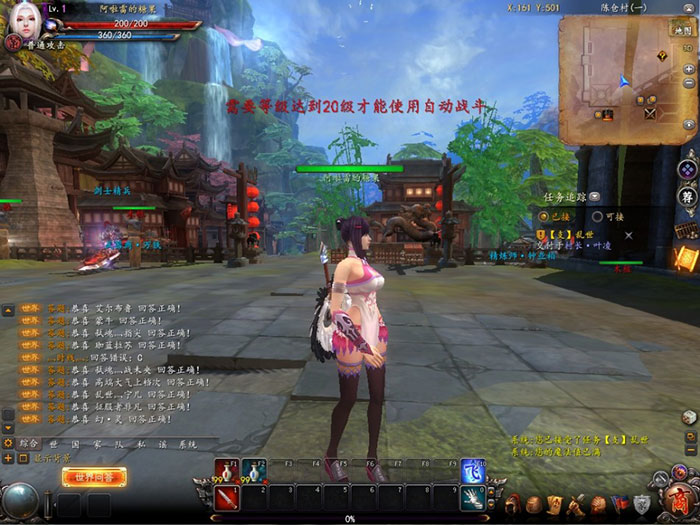Open the 世界问答 world quiz button
Viewport: 700px width, 525px height.
pyautogui.click(x=94, y=477)
